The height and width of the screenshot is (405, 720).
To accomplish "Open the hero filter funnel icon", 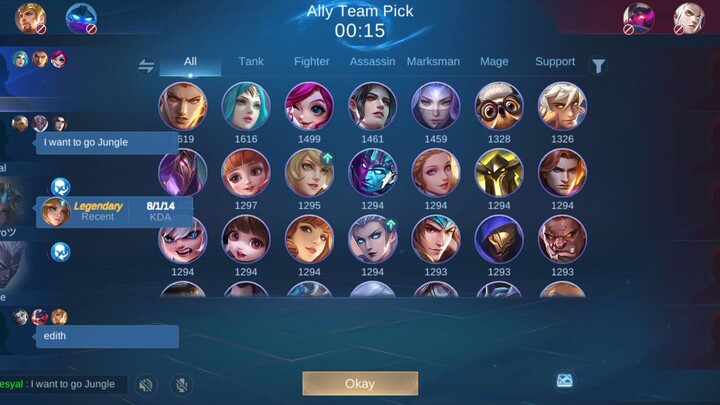I will coord(598,66).
